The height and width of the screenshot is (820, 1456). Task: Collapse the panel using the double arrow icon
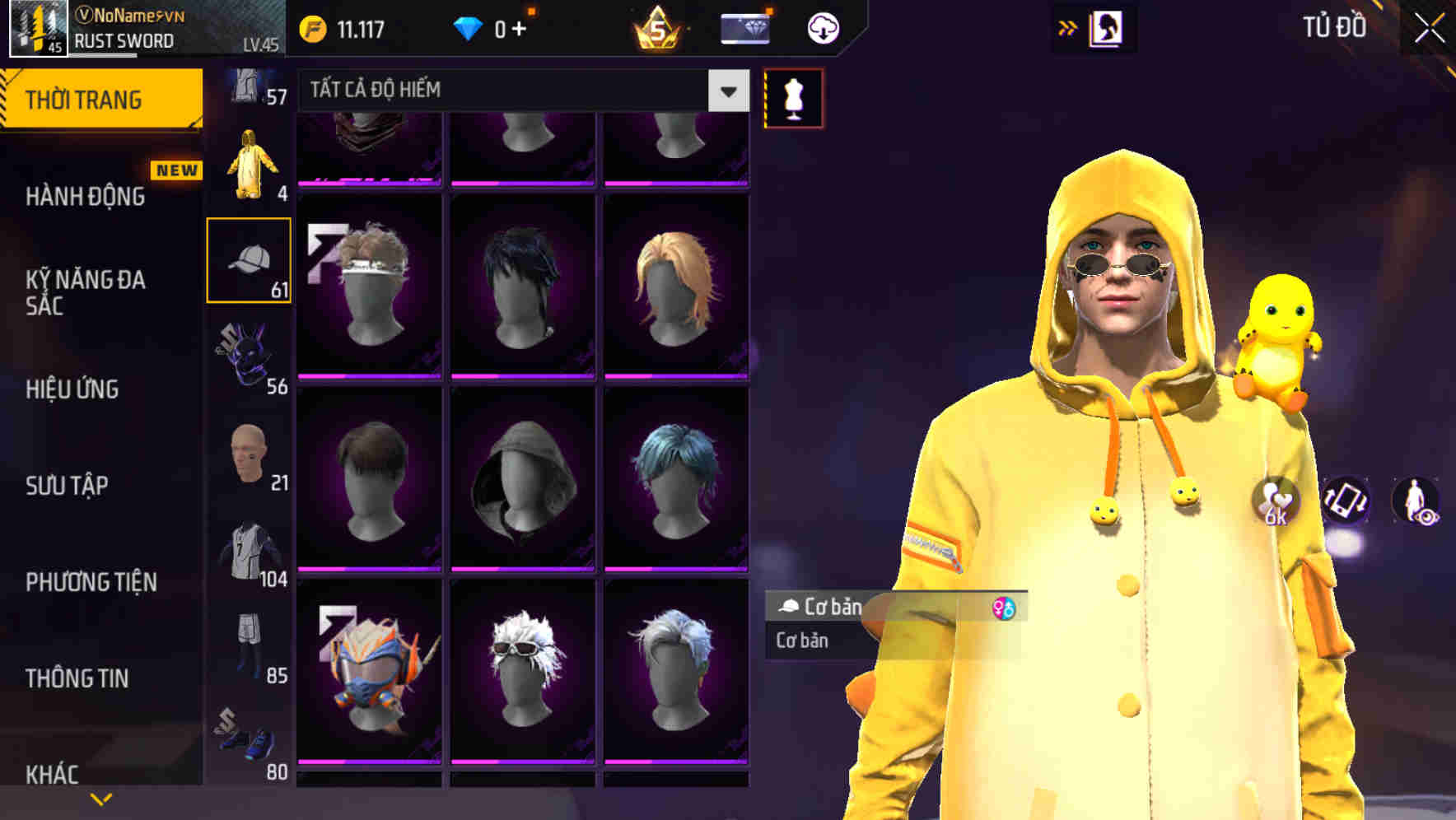click(1068, 26)
